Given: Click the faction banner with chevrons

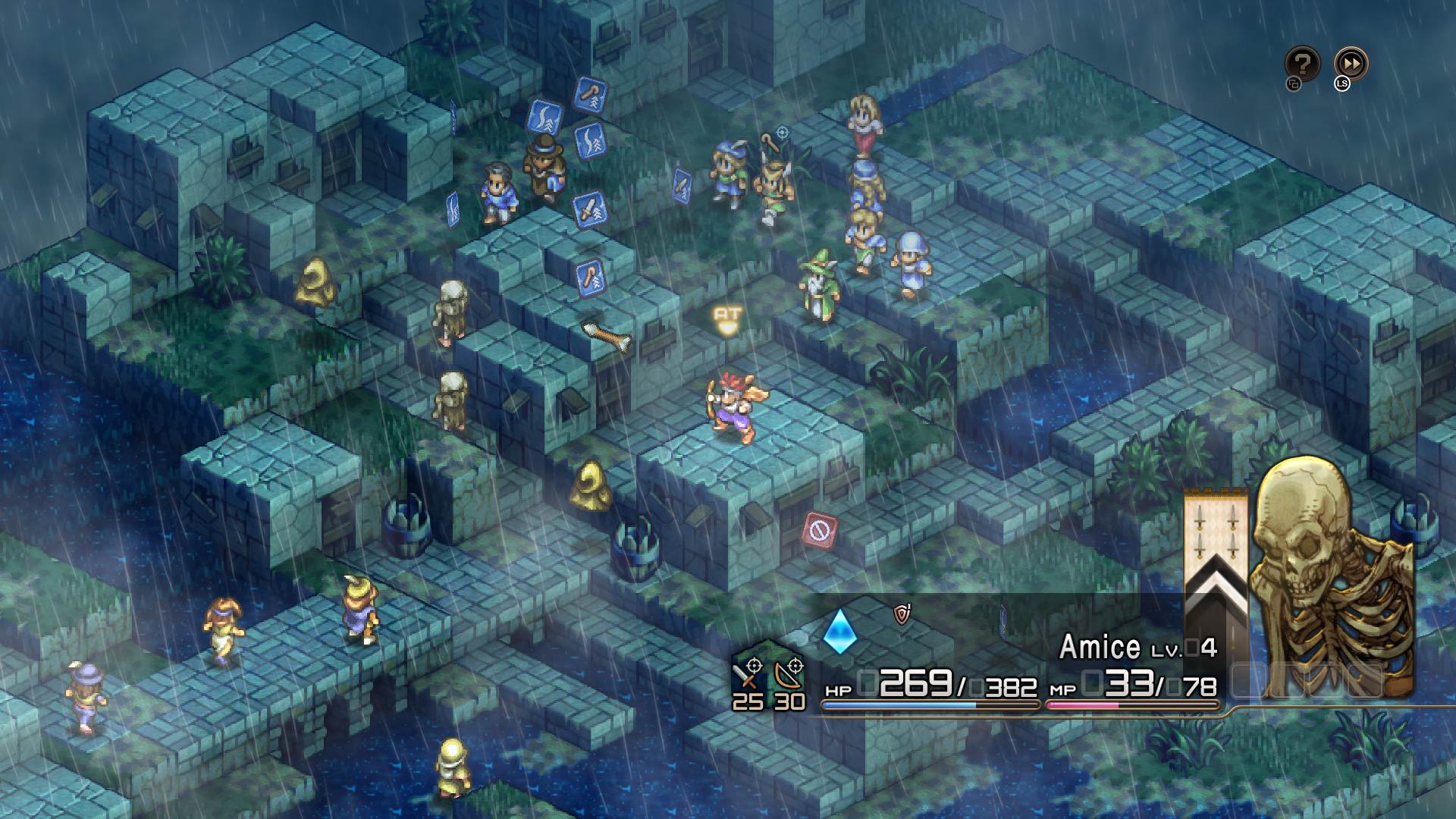Looking at the screenshot, I should [1216, 561].
